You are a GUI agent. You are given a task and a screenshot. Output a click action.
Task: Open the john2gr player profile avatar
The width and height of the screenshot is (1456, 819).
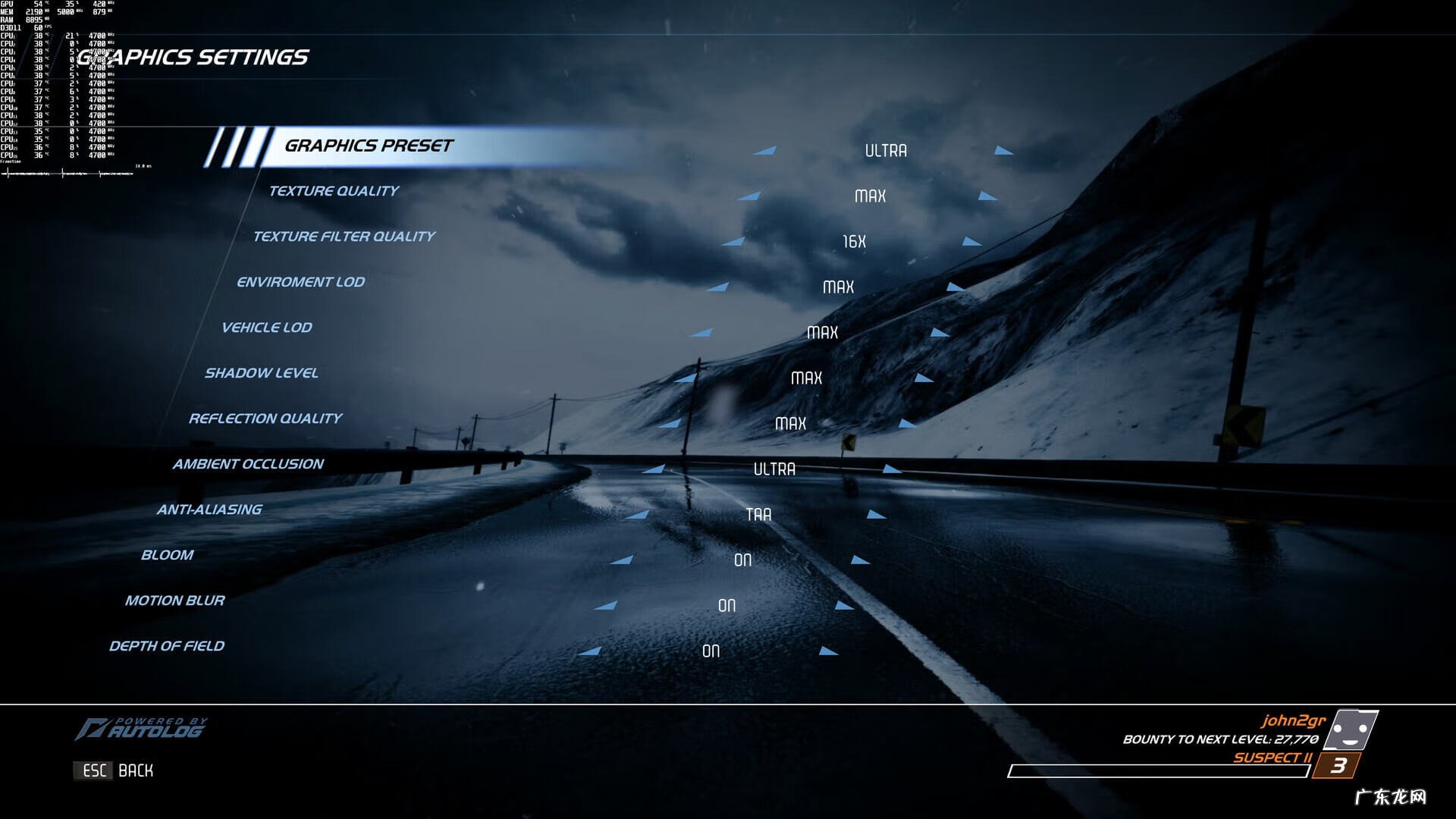(1354, 730)
